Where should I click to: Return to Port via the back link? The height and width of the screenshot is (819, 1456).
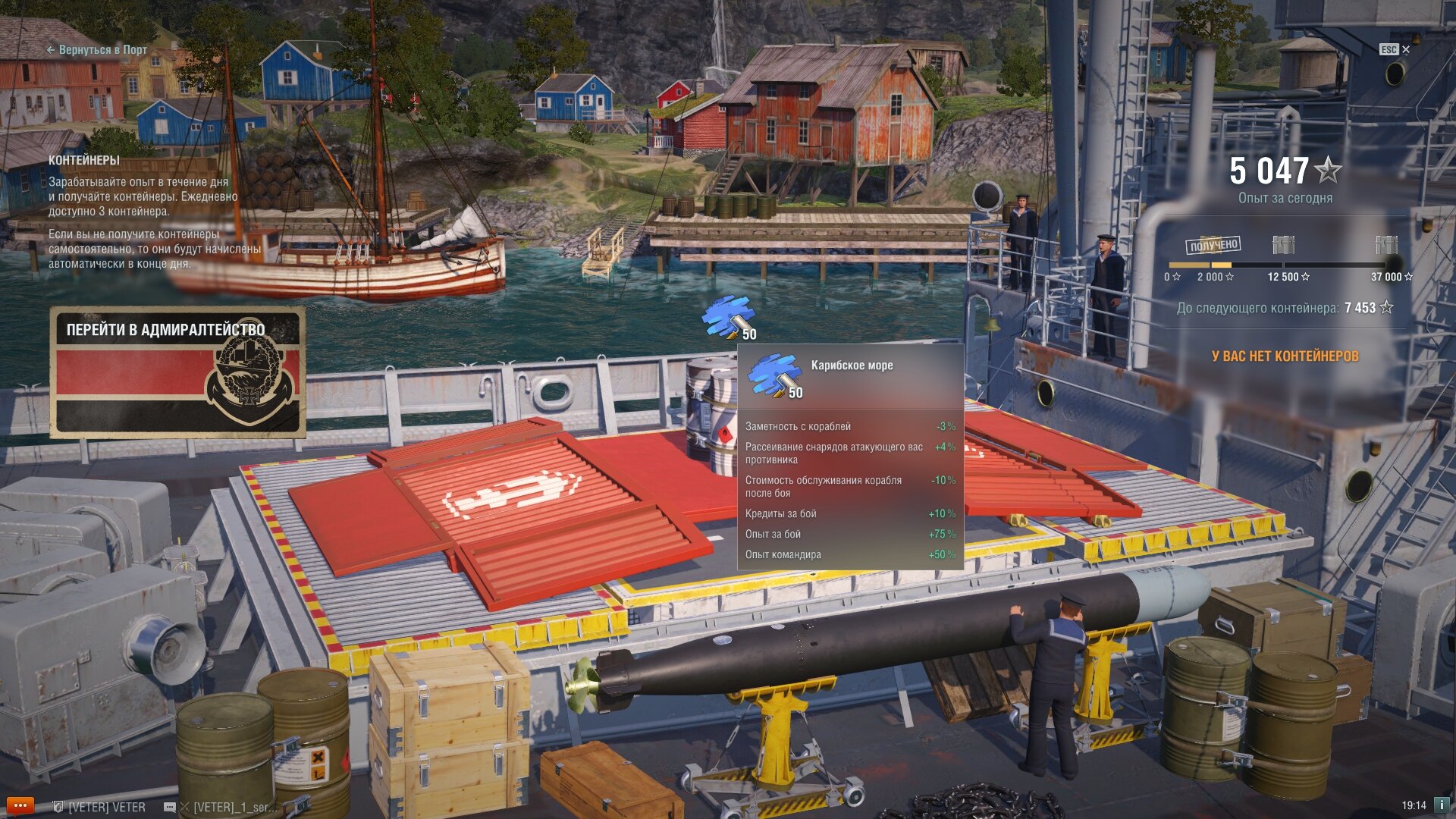click(97, 50)
